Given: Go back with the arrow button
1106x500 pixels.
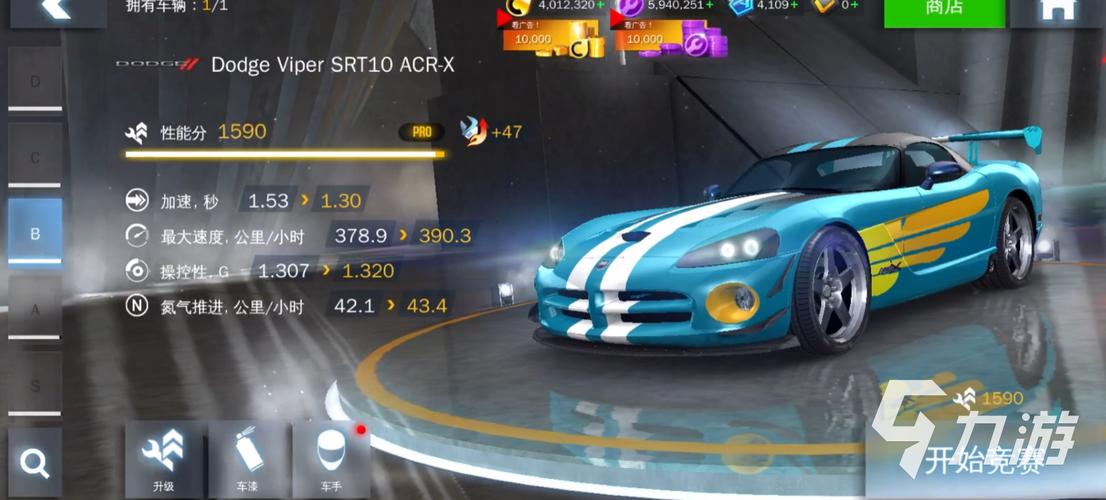Looking at the screenshot, I should [55, 10].
